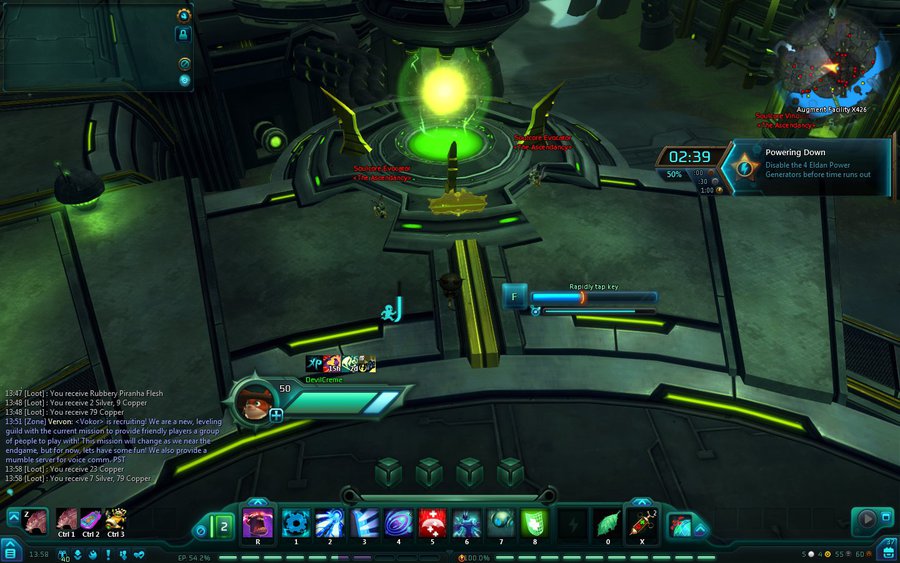Activate the ability in slot R
Viewport: 900px width, 563px height.
point(258,523)
